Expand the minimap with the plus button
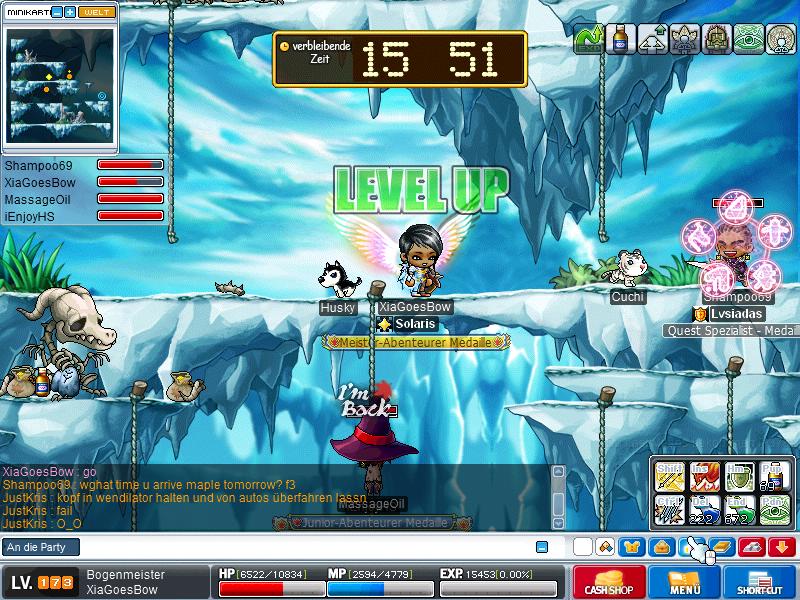The image size is (800, 600). pyautogui.click(x=70, y=12)
